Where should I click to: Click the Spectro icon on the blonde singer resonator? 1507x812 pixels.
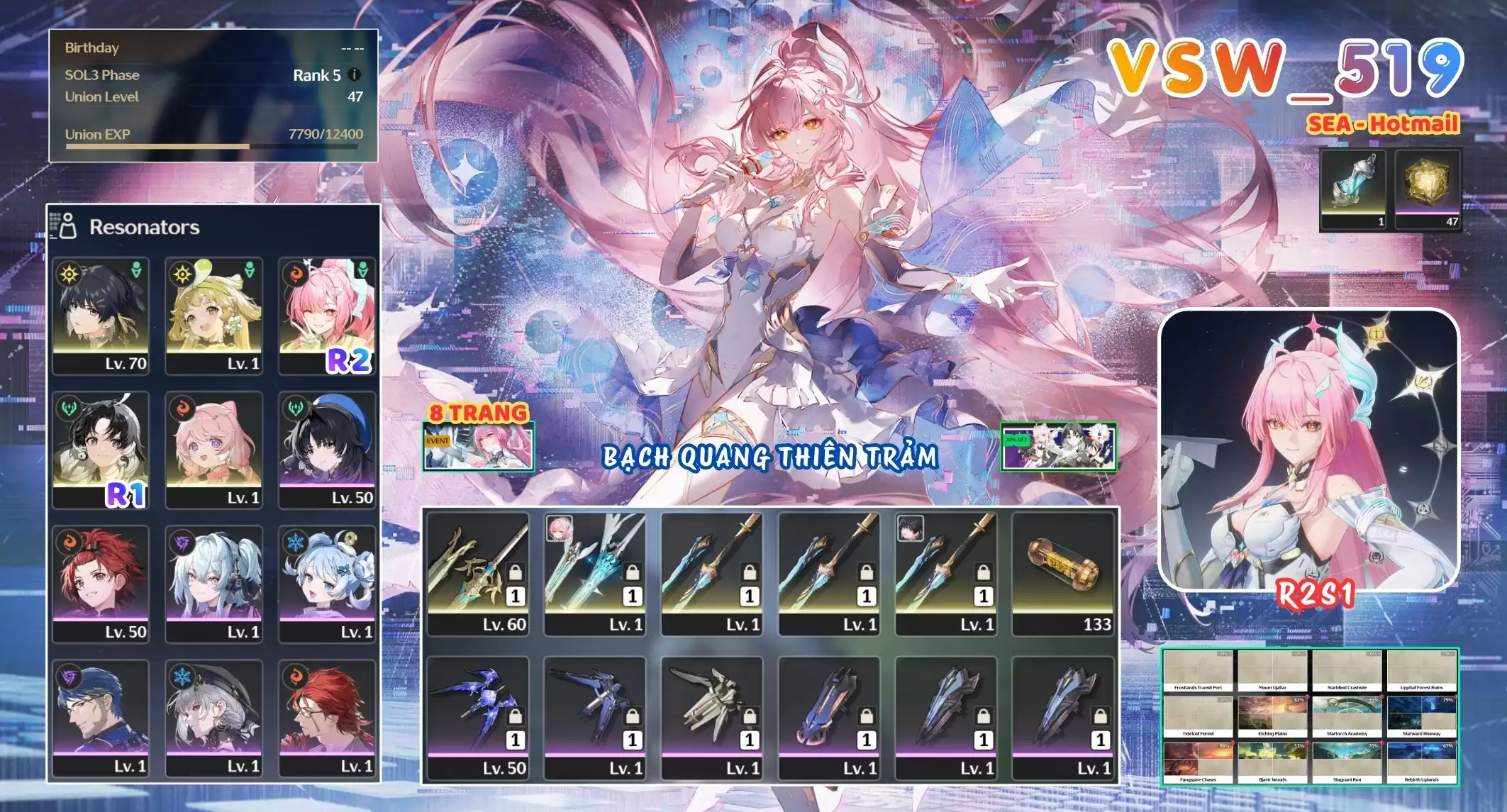click(x=182, y=275)
